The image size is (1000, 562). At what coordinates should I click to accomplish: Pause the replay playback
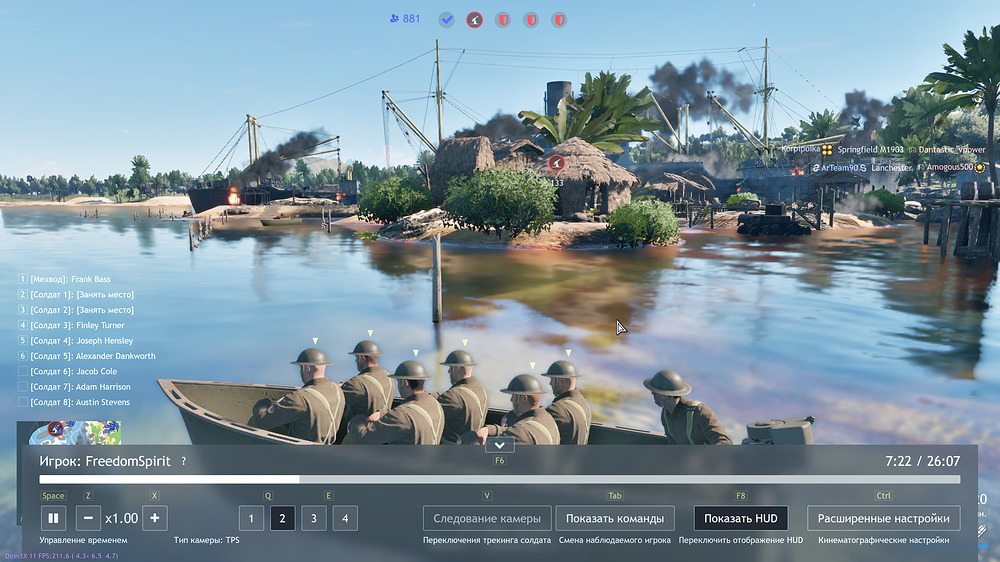pyautogui.click(x=53, y=518)
